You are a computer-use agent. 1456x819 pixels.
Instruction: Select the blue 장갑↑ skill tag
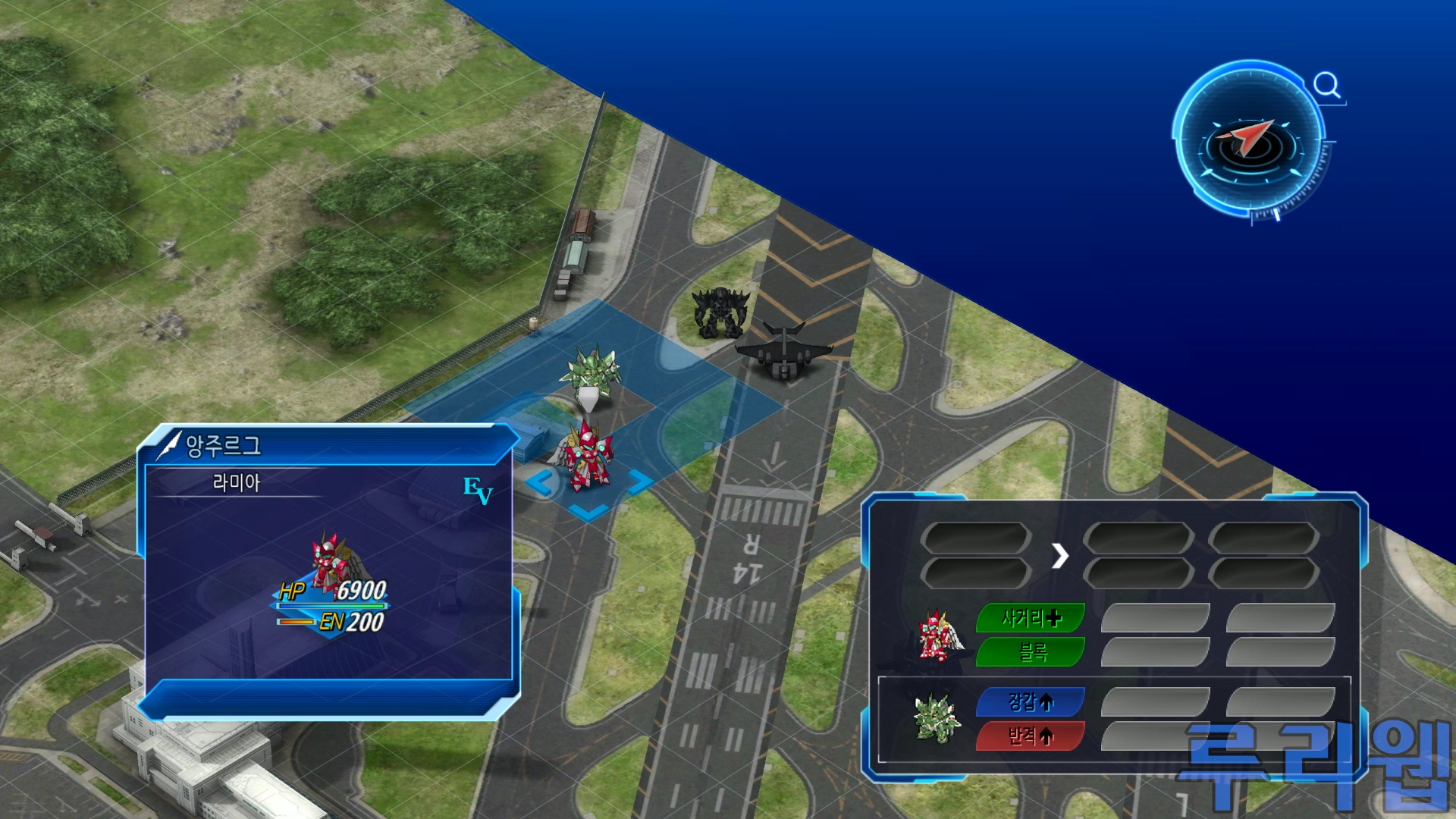pyautogui.click(x=1031, y=702)
